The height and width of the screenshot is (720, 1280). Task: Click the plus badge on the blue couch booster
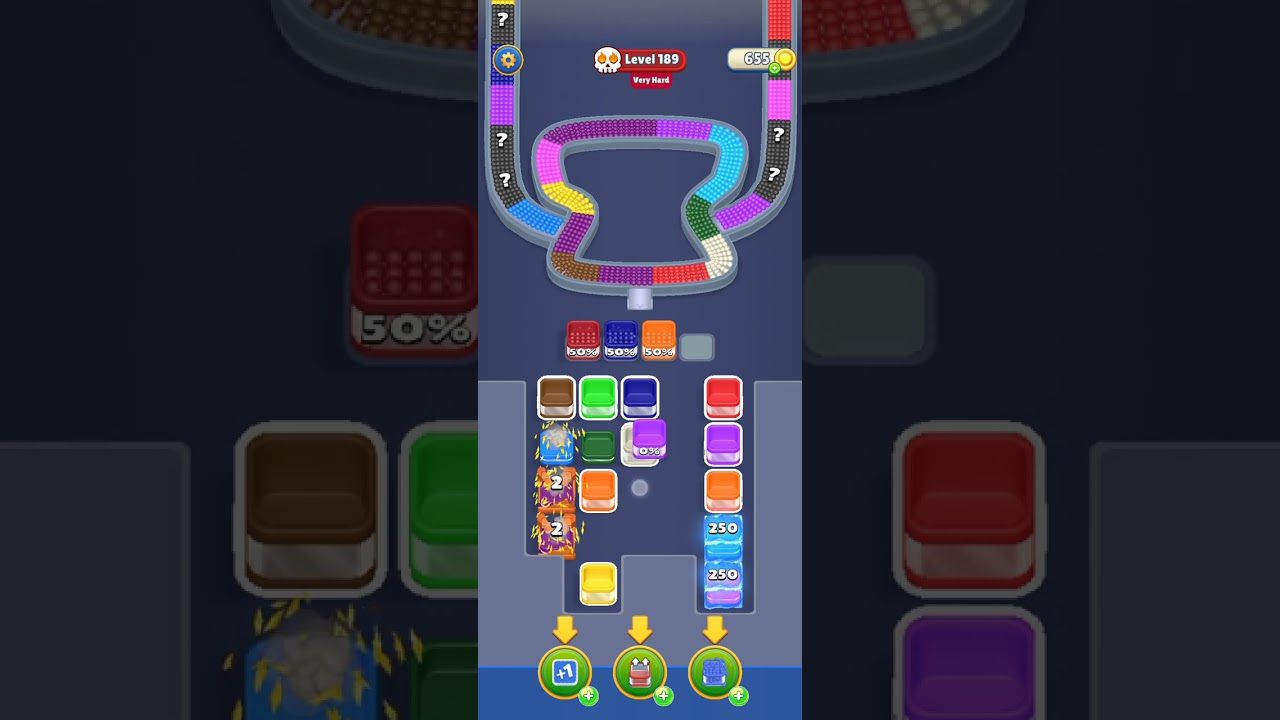(738, 697)
